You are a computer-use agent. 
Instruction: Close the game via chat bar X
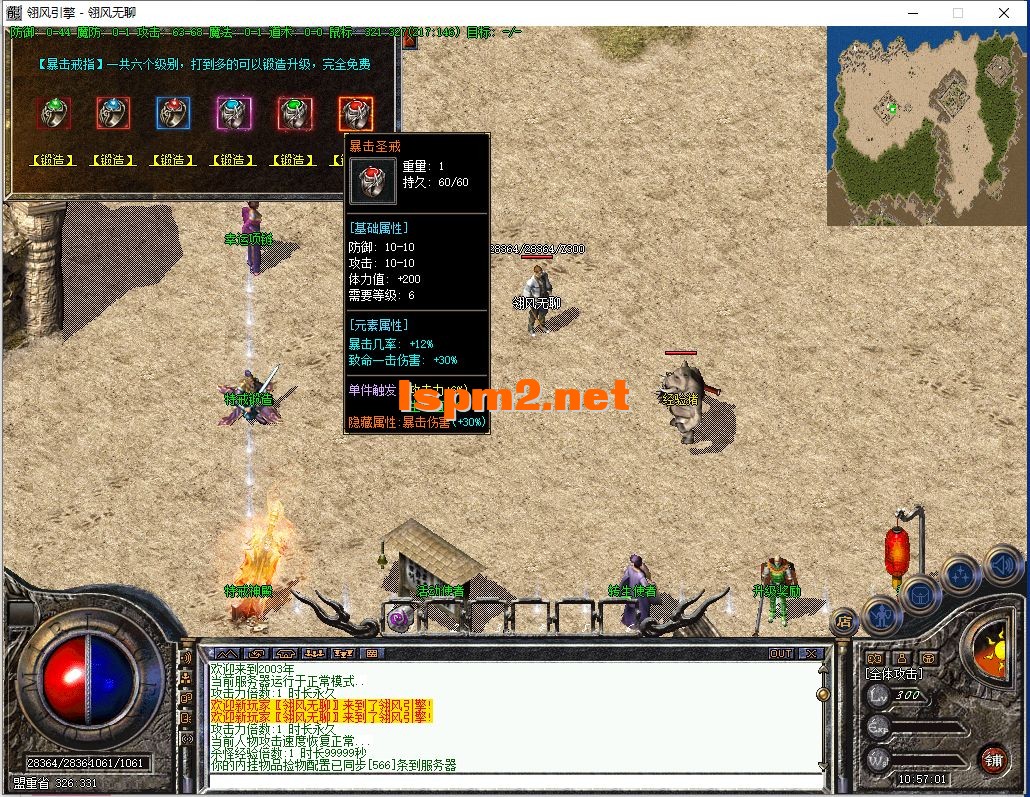coord(810,654)
